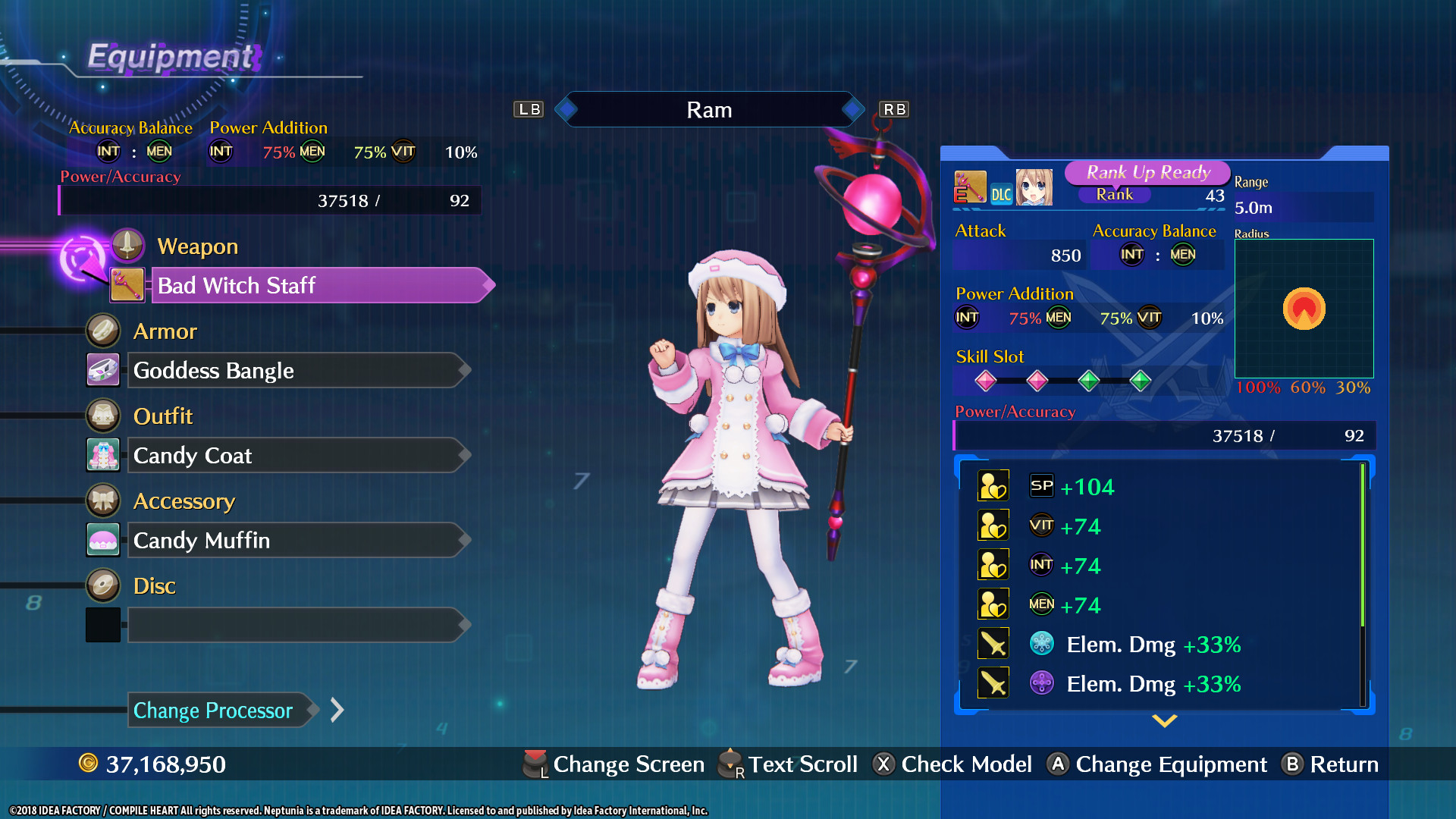Click the Candy Coat outfit thumbnail icon
The image size is (1456, 819).
(x=103, y=454)
